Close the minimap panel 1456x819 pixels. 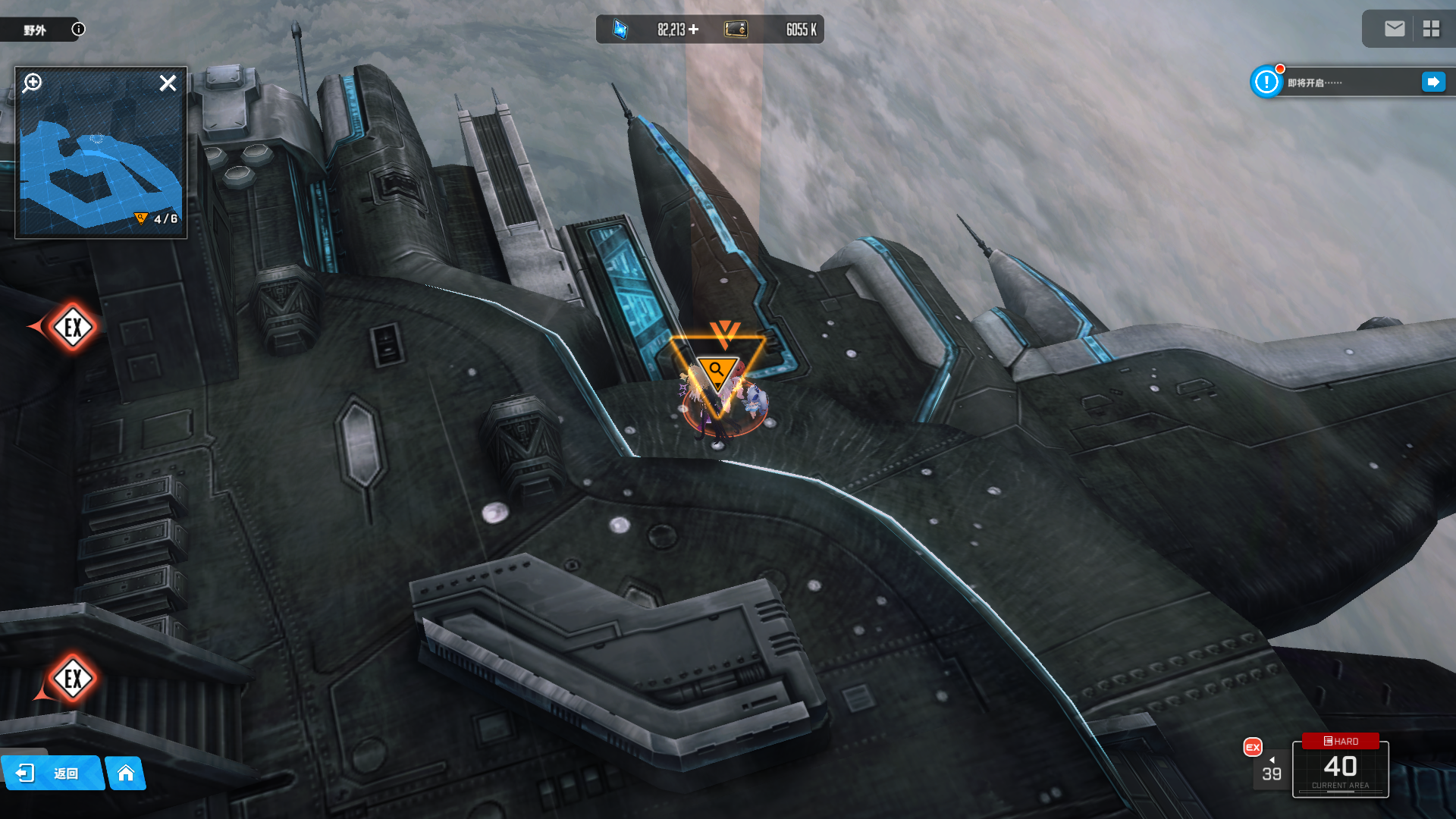(168, 83)
